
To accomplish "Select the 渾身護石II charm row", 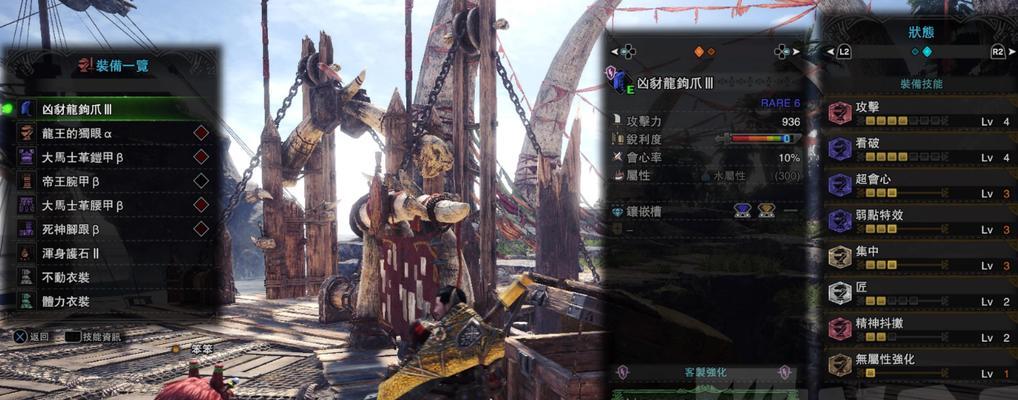I will point(110,253).
